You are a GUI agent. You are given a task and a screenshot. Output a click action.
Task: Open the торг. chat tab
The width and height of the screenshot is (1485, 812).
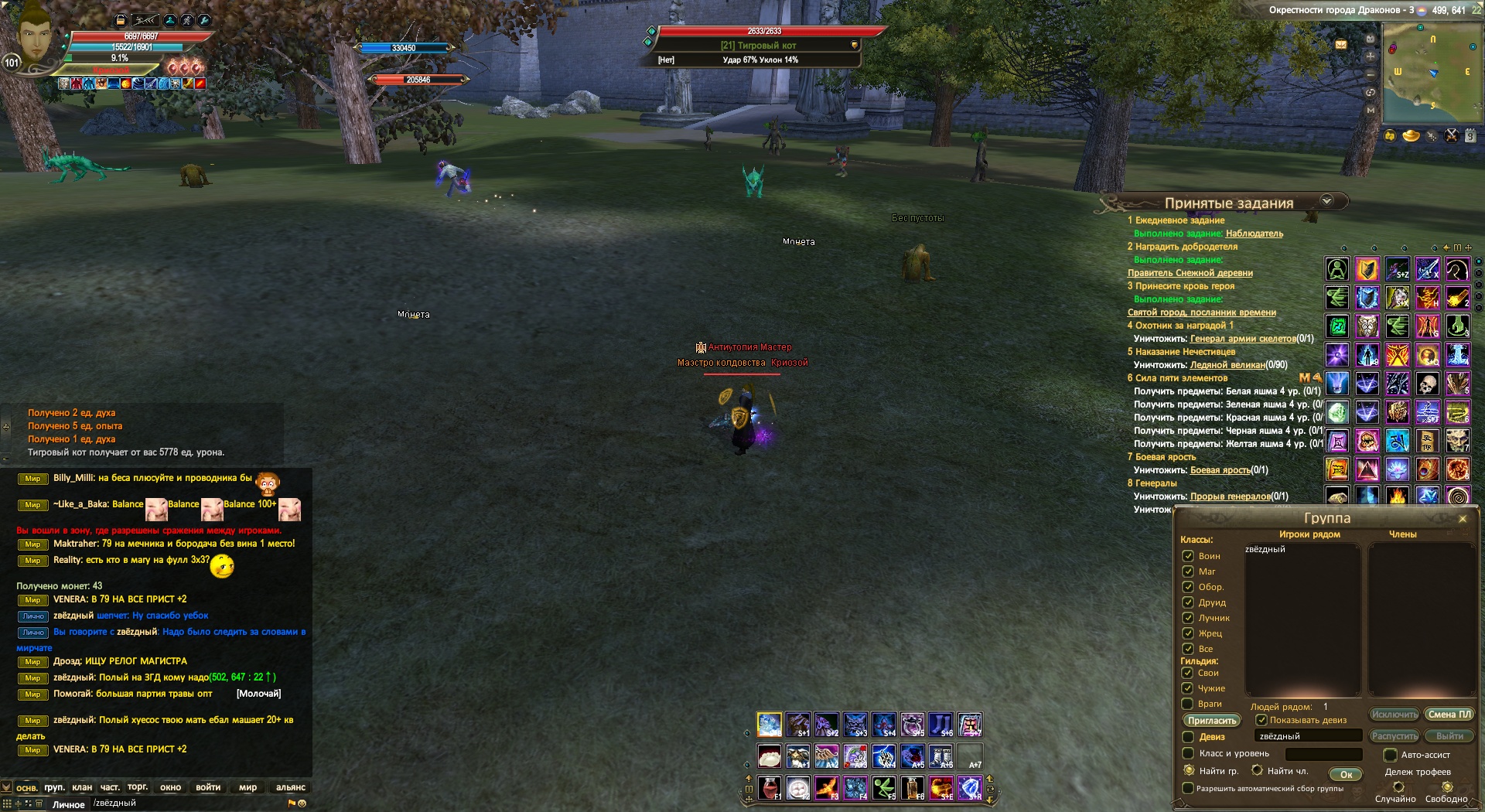[x=138, y=787]
